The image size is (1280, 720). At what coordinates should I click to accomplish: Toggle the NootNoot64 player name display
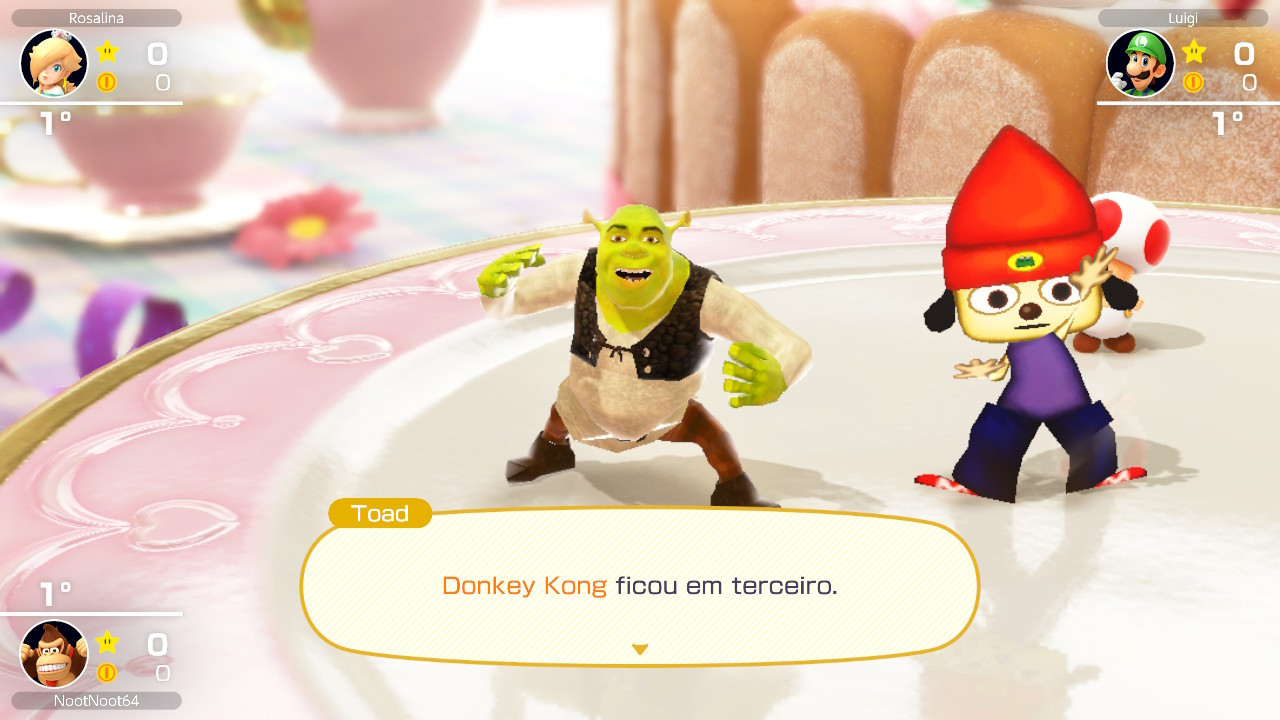click(x=96, y=701)
